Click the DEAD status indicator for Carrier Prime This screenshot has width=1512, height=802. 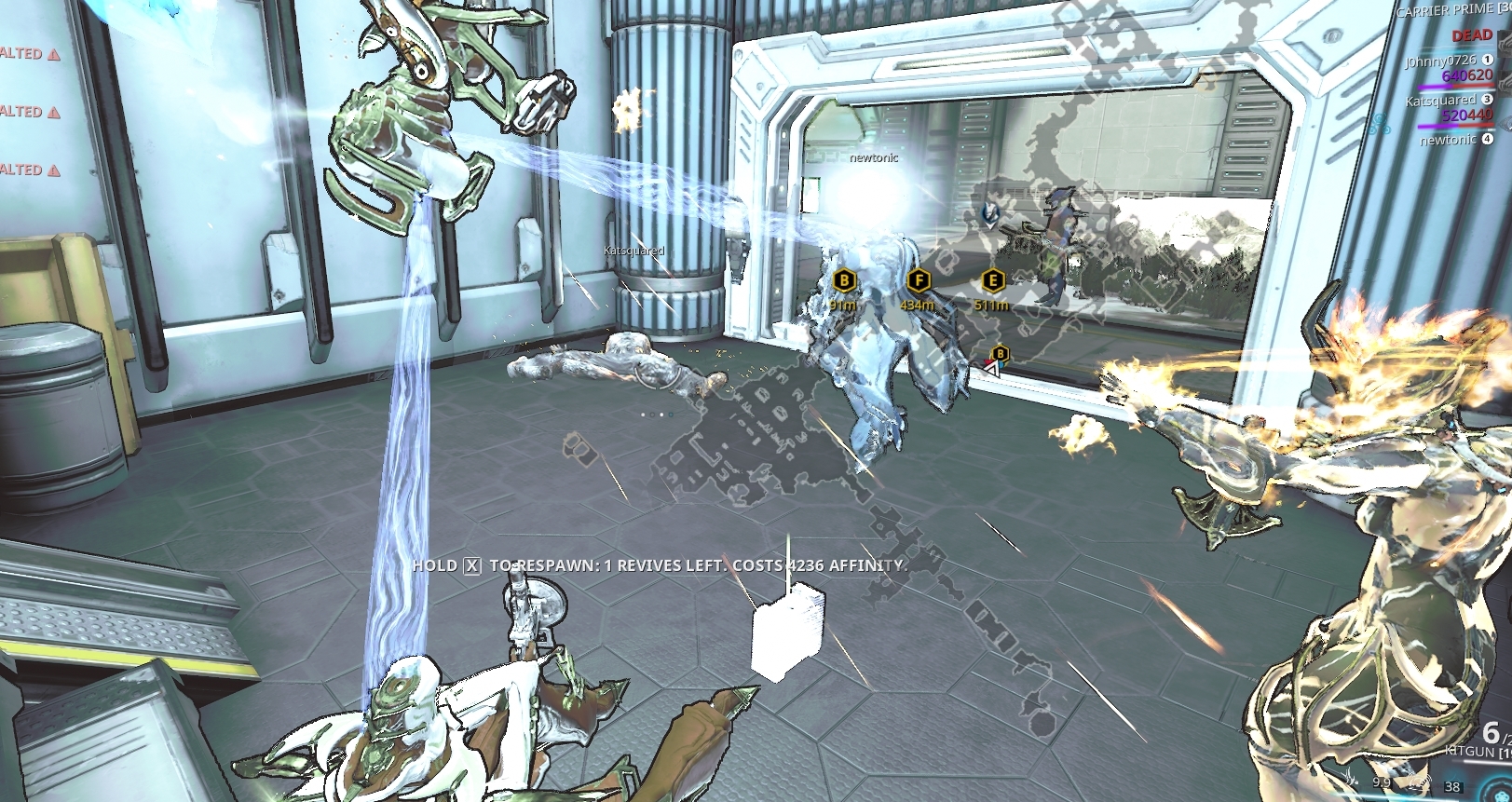[1472, 34]
